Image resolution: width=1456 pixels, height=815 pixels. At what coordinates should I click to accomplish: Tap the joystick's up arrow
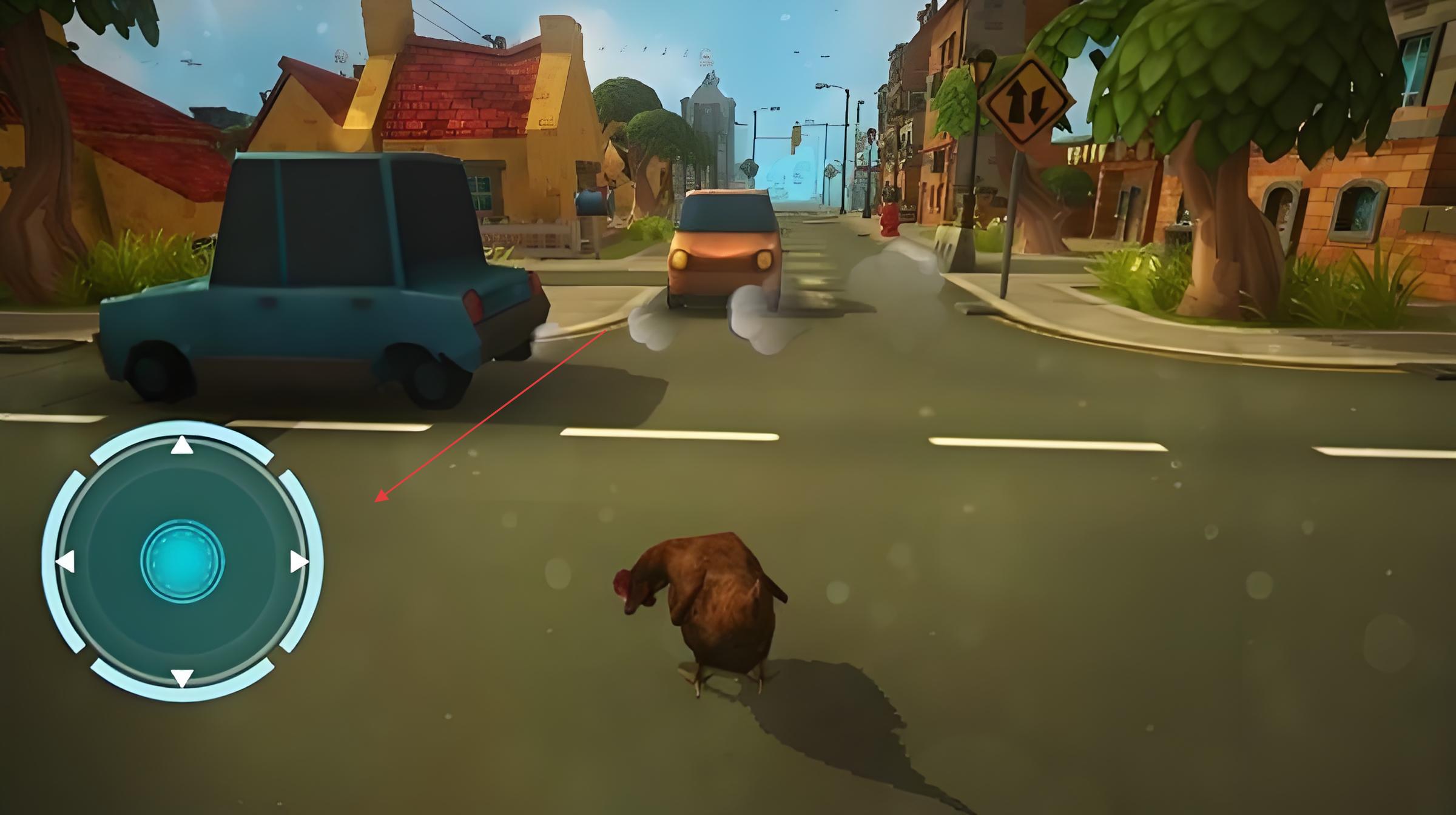pyautogui.click(x=182, y=446)
